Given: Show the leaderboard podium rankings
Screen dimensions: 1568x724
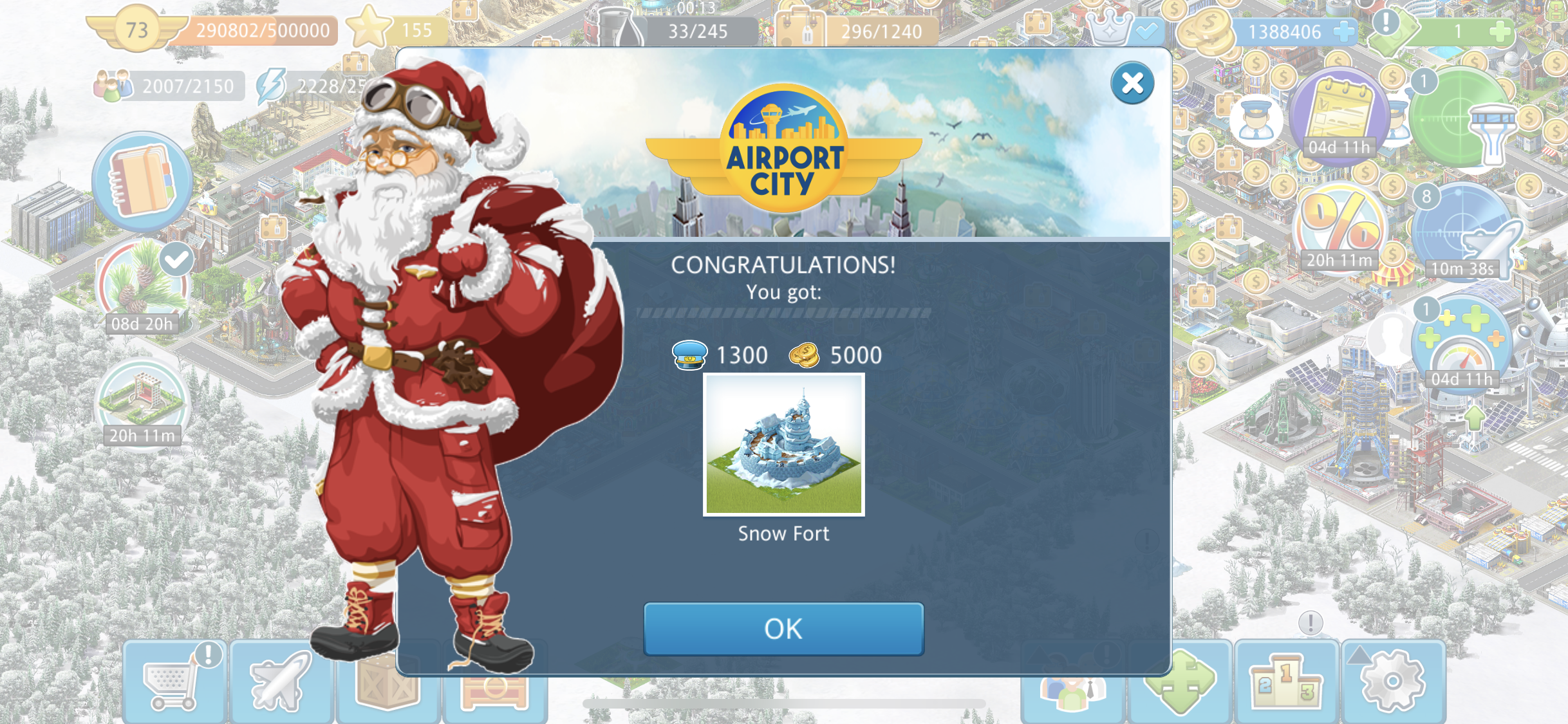Looking at the screenshot, I should 1285,682.
